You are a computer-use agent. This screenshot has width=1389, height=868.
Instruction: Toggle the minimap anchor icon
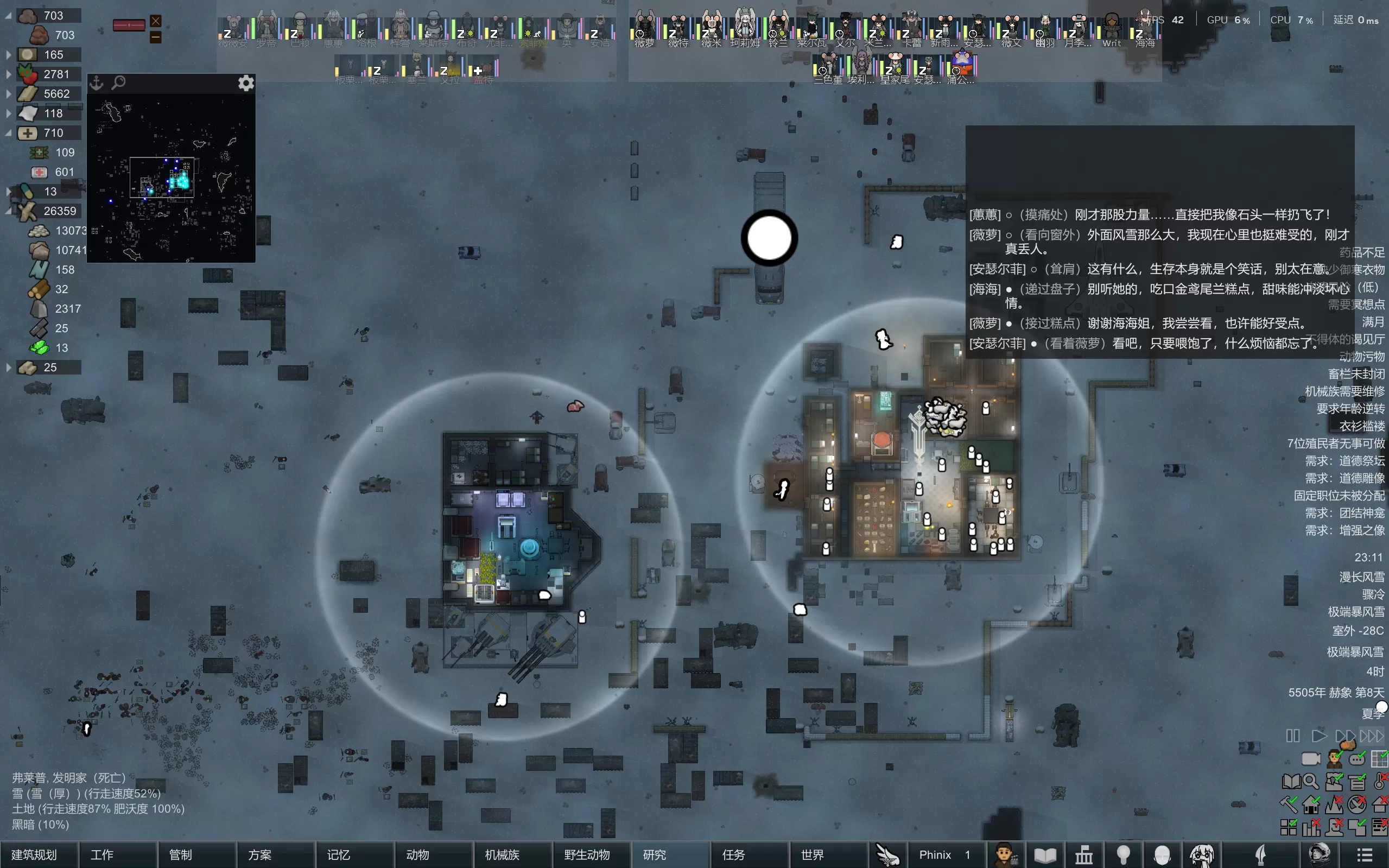click(97, 83)
